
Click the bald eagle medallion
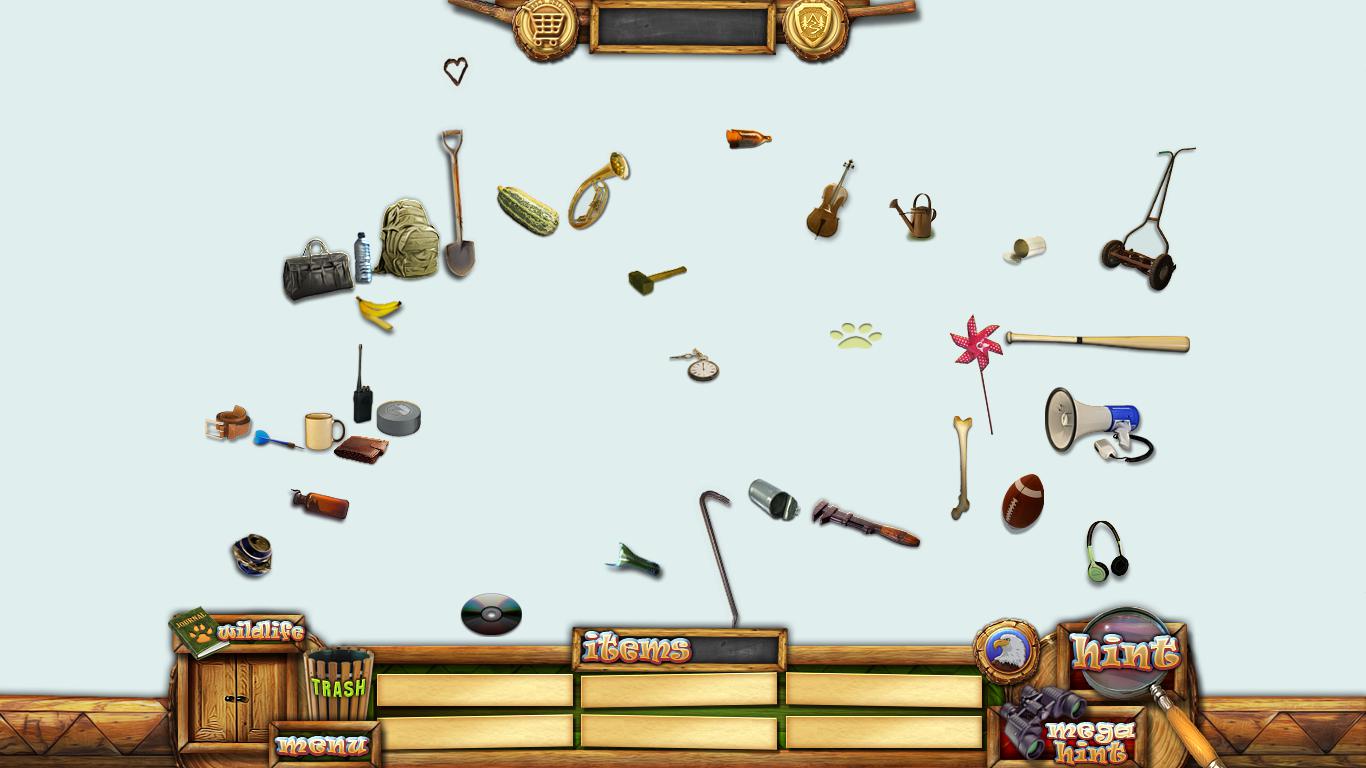pyautogui.click(x=1006, y=651)
